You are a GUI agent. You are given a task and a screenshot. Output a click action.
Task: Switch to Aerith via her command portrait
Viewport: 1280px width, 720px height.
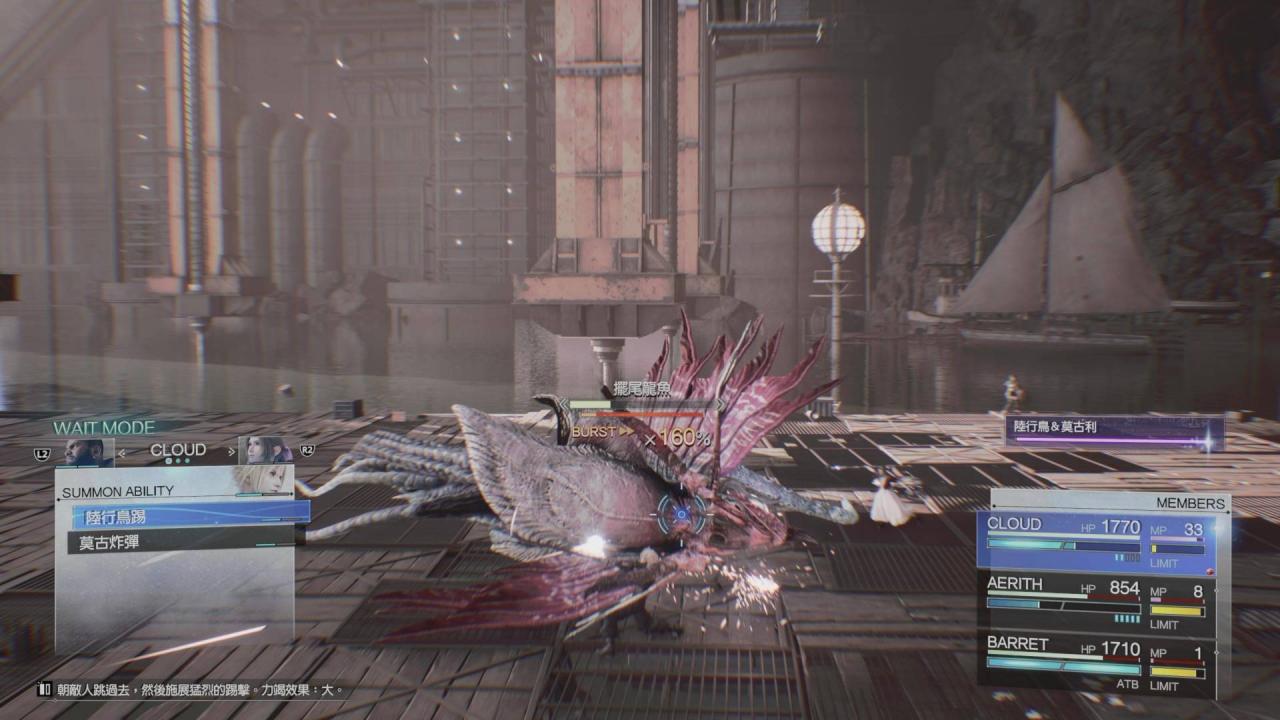(x=264, y=451)
